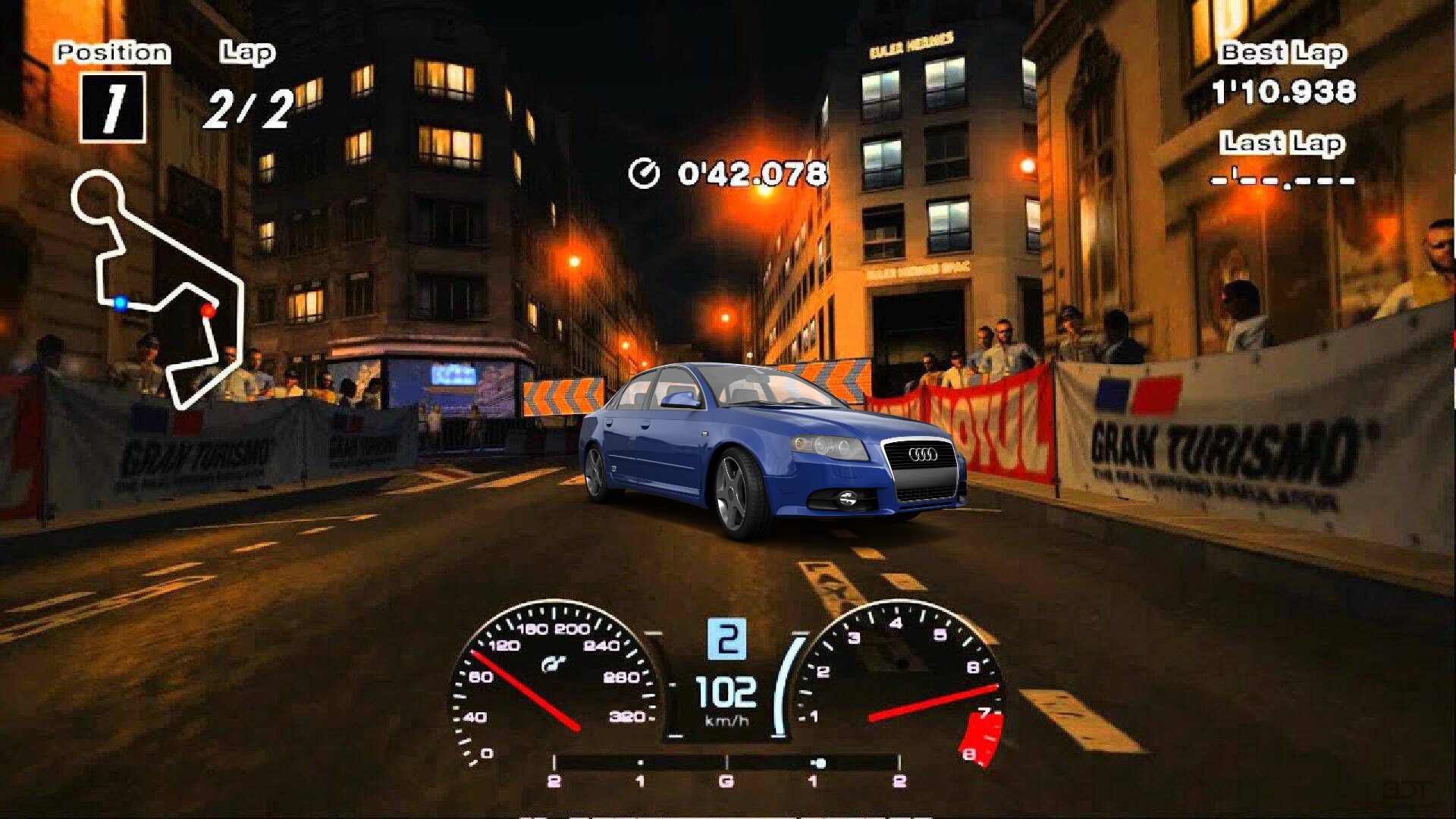This screenshot has height=819, width=1456.
Task: Click the Motul banner behind the car
Action: pos(1001,425)
